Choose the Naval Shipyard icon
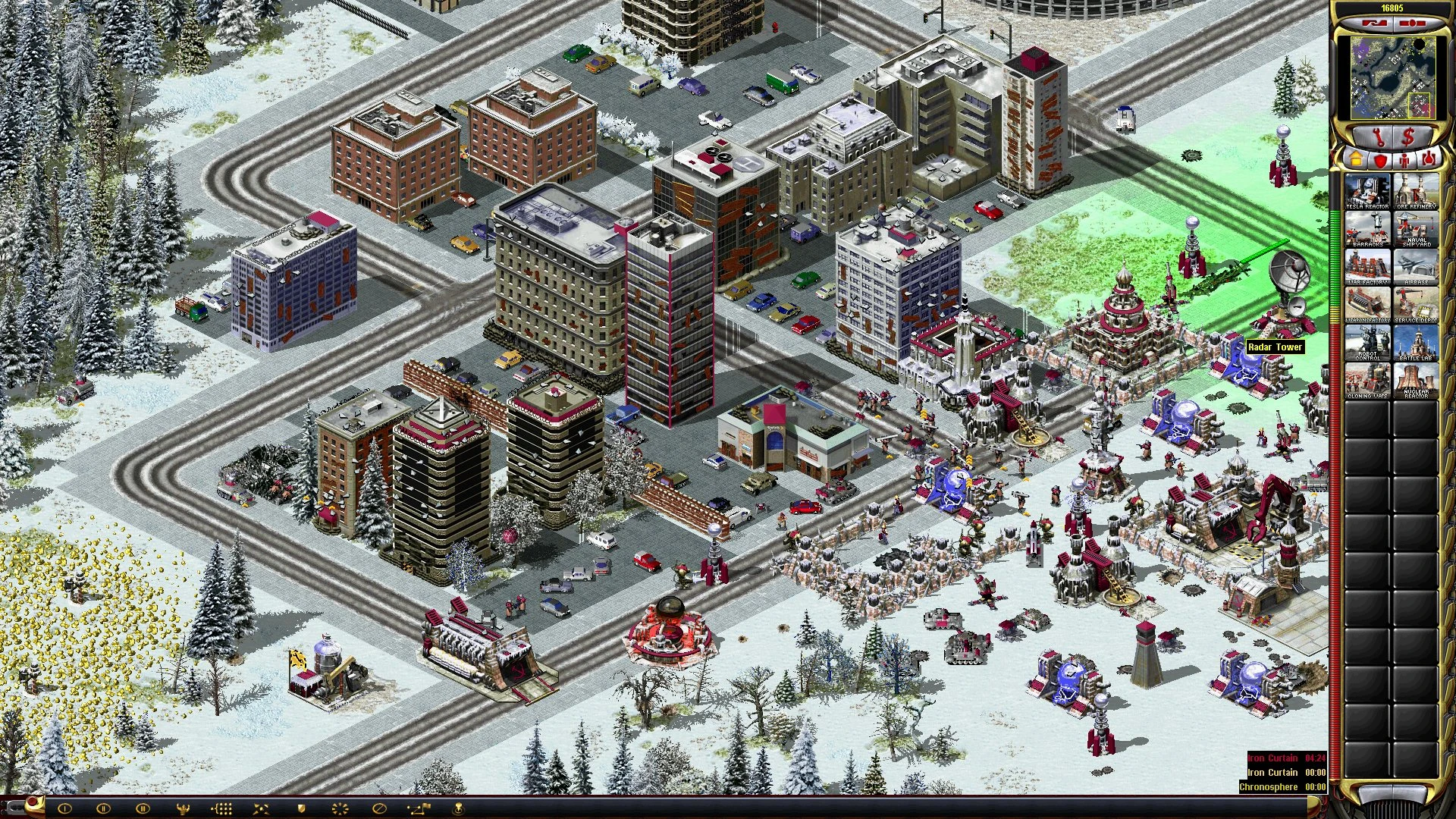The image size is (1456, 819). [x=1416, y=229]
